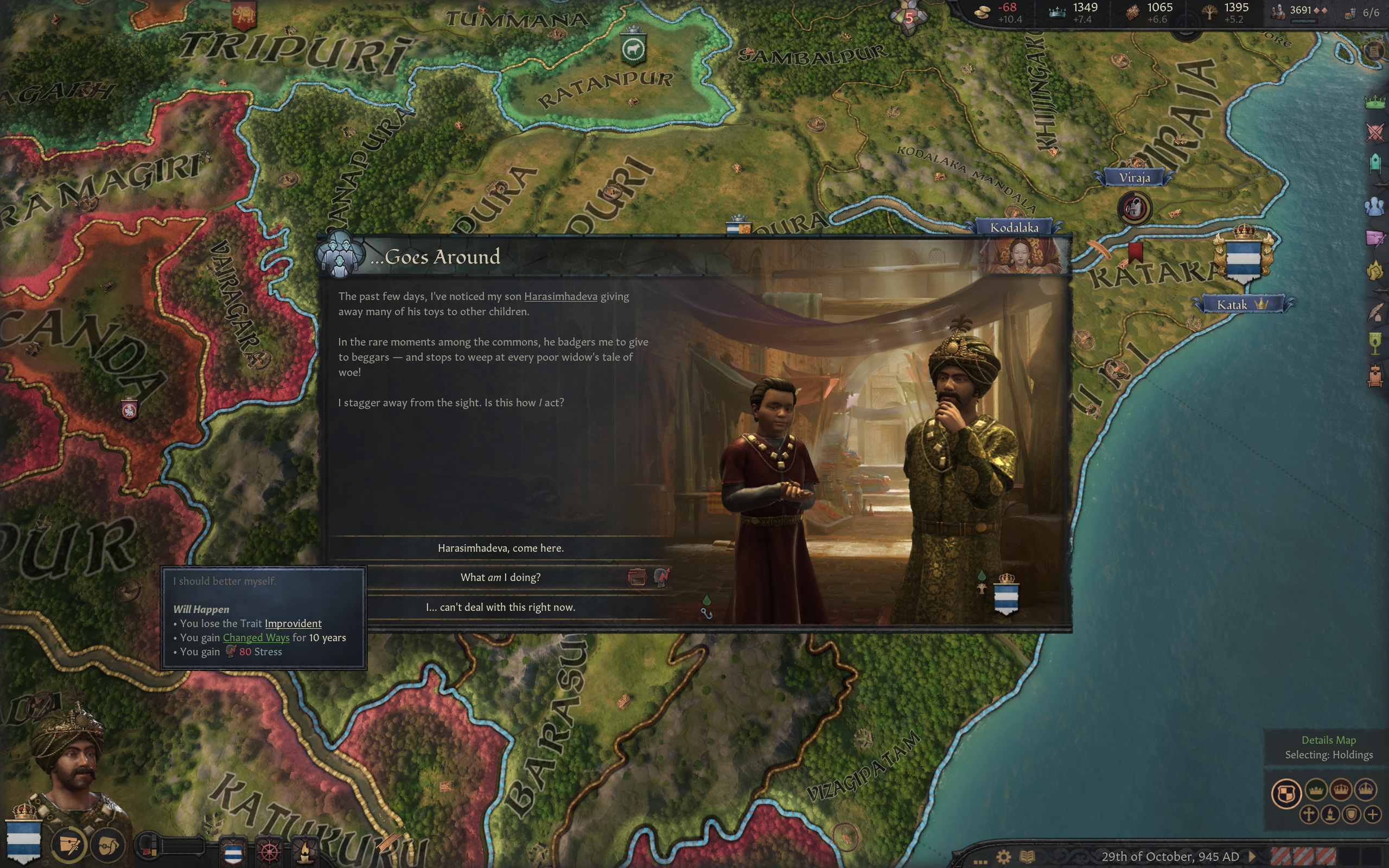Open the Realm crown icon in sidebar

point(1375,102)
